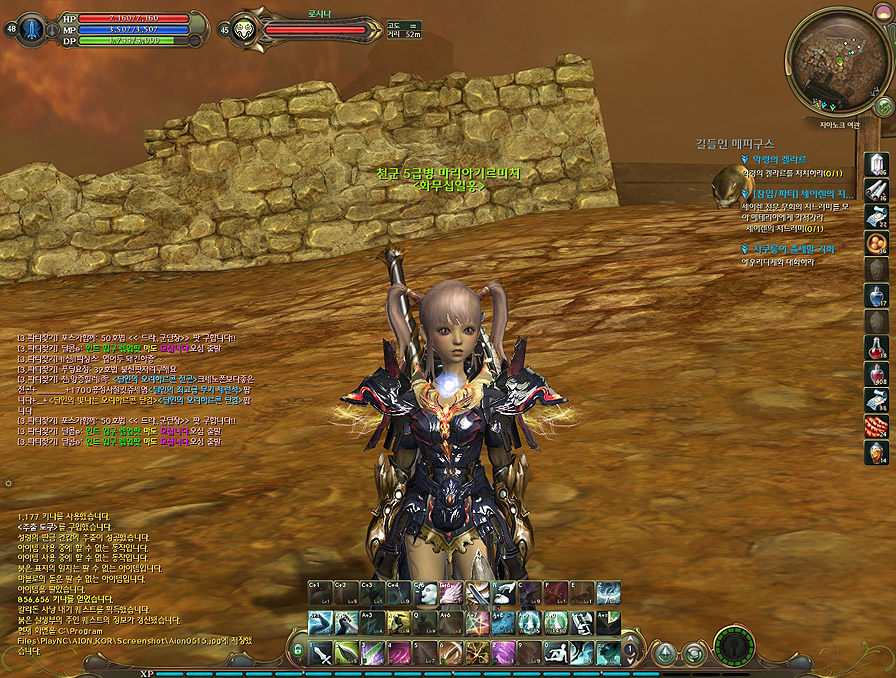Use the sausage links food item
The height and width of the screenshot is (678, 896).
(x=876, y=426)
